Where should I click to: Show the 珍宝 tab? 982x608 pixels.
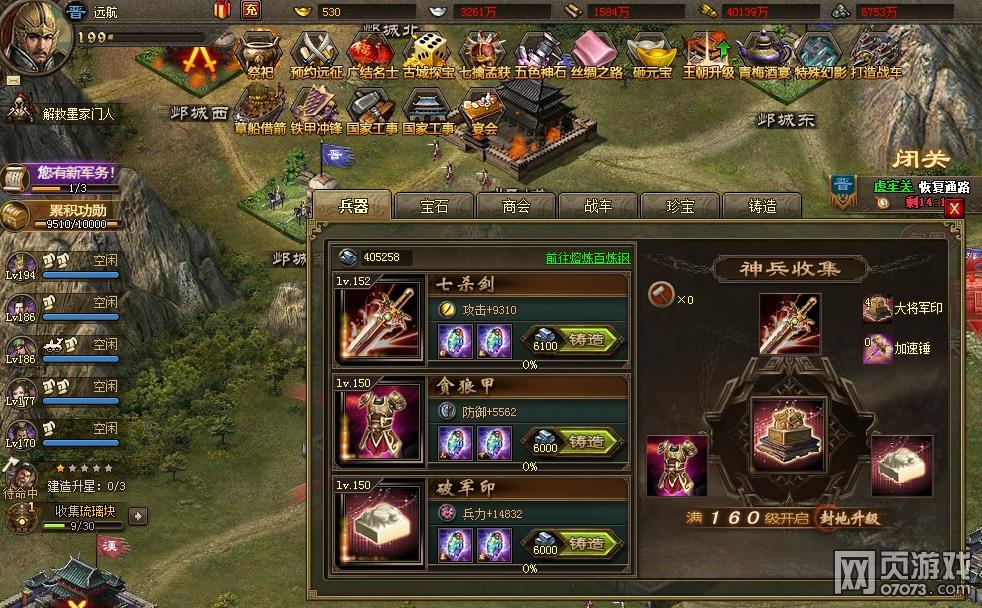pos(679,206)
